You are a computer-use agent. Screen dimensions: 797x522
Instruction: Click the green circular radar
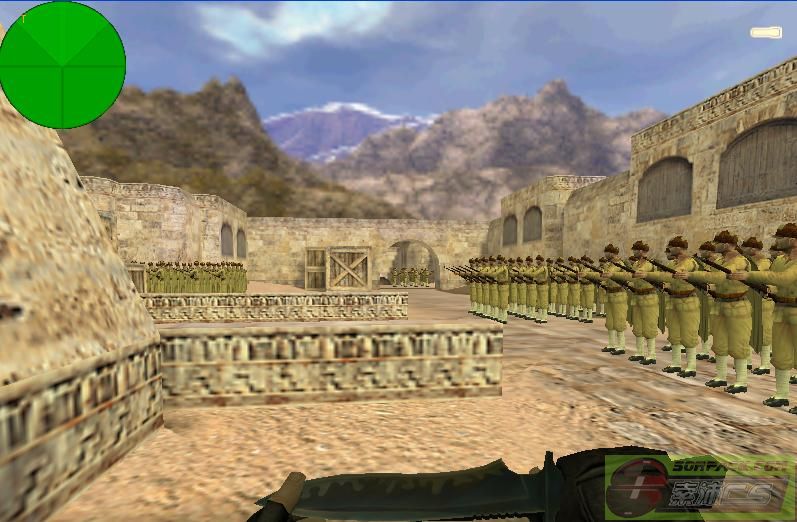click(x=63, y=65)
